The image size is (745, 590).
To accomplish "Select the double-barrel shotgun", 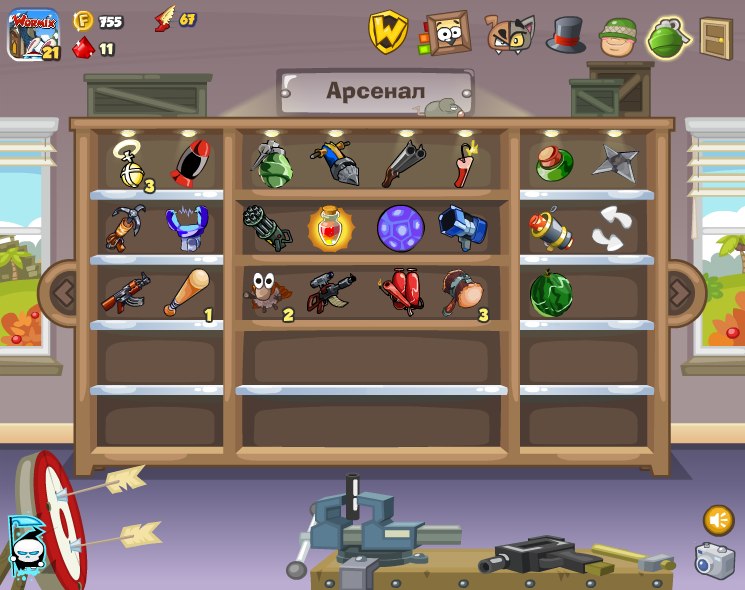I will tap(402, 163).
